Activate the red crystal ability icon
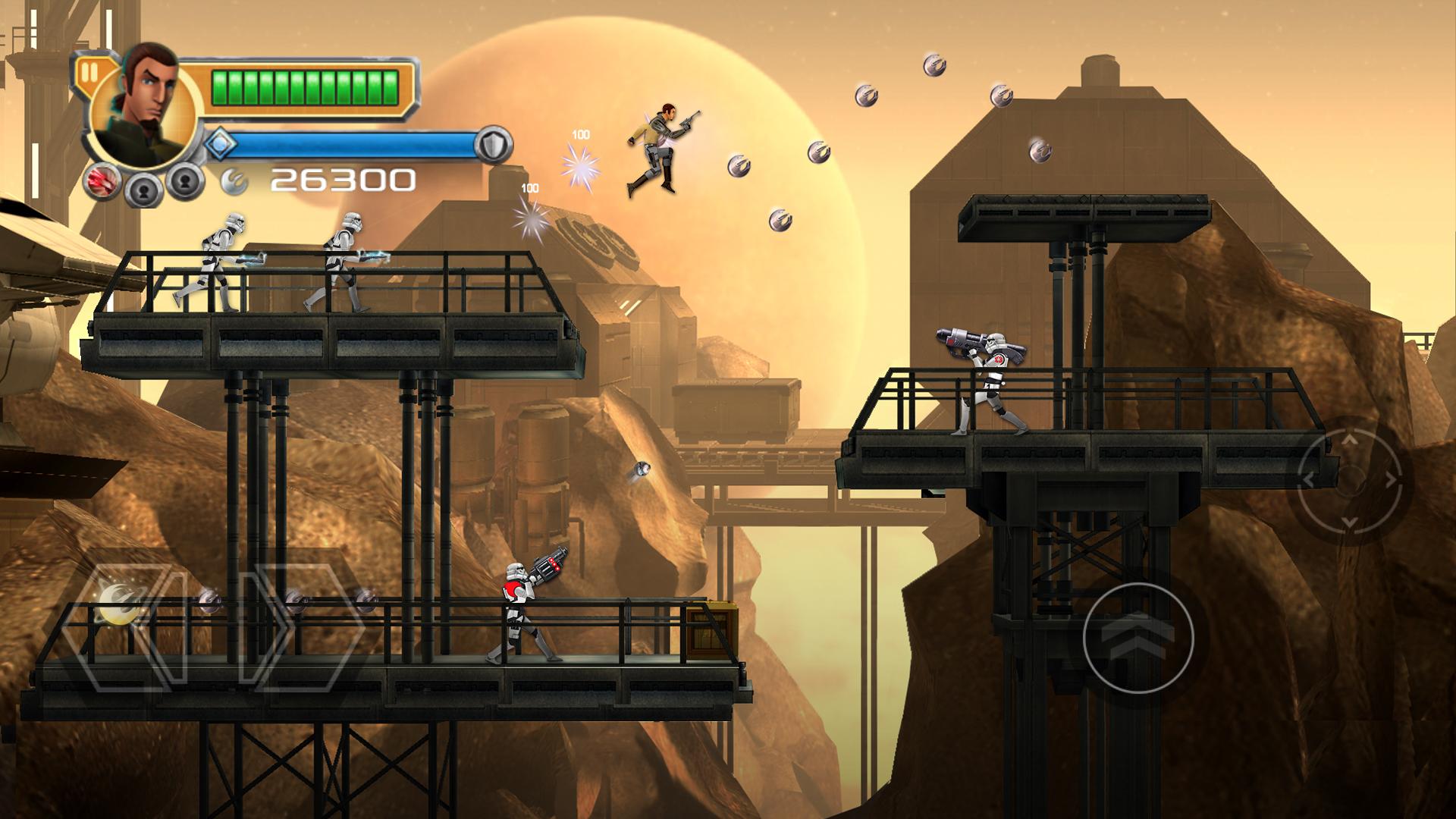1456x819 pixels. [102, 183]
